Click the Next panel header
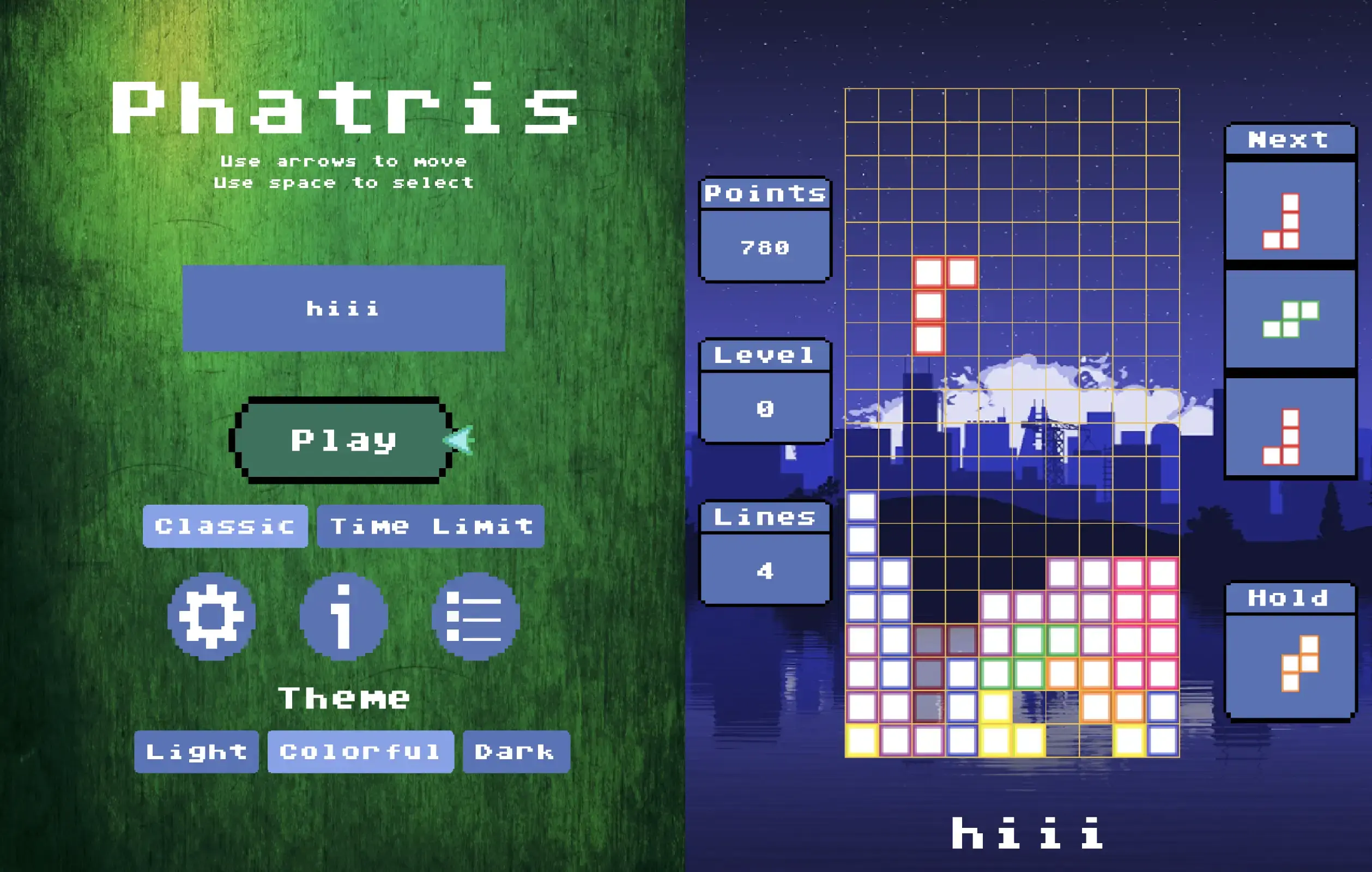The width and height of the screenshot is (1372, 872). (1289, 140)
